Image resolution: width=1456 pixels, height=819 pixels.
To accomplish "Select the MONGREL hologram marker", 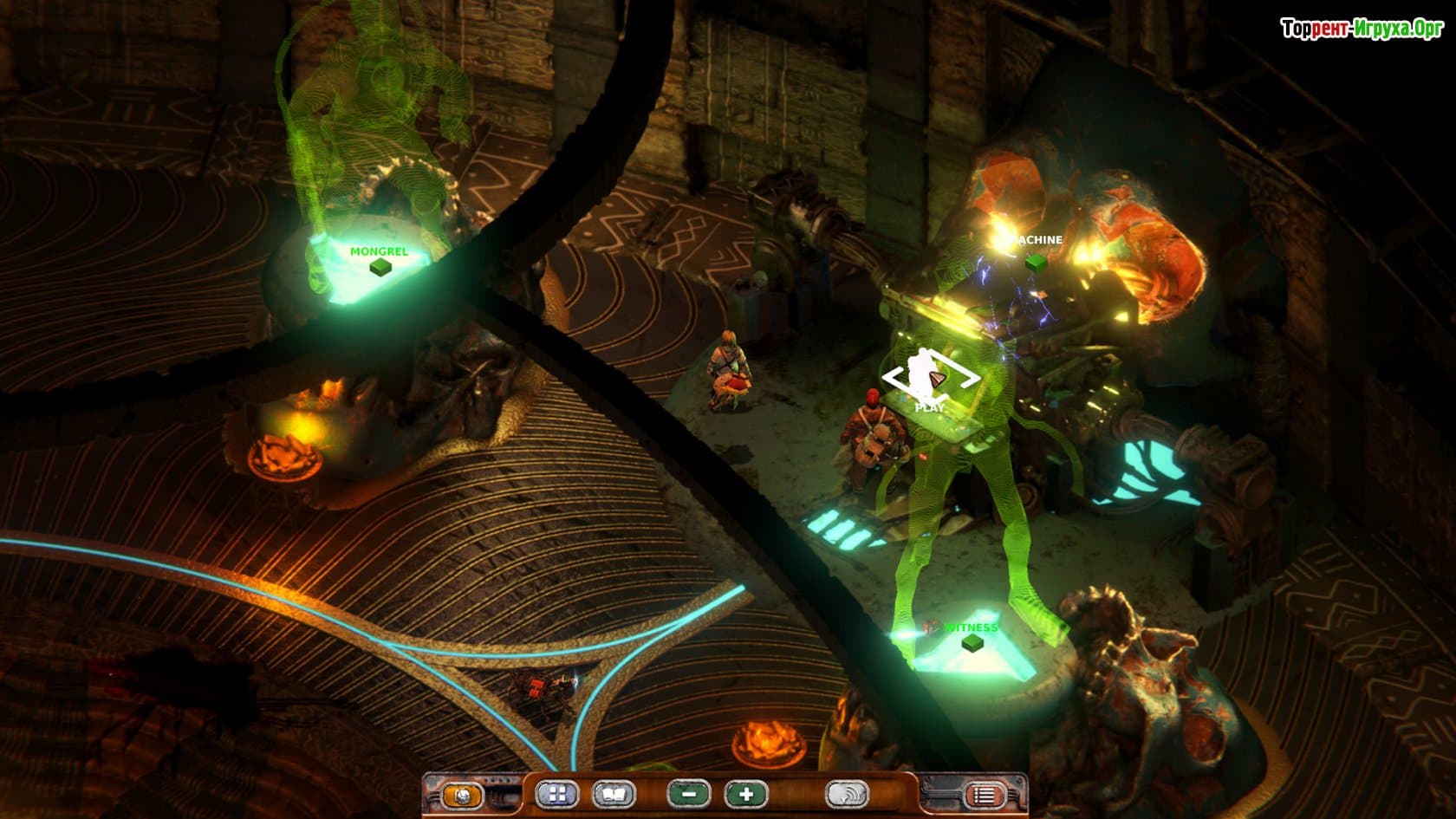I will click(379, 267).
